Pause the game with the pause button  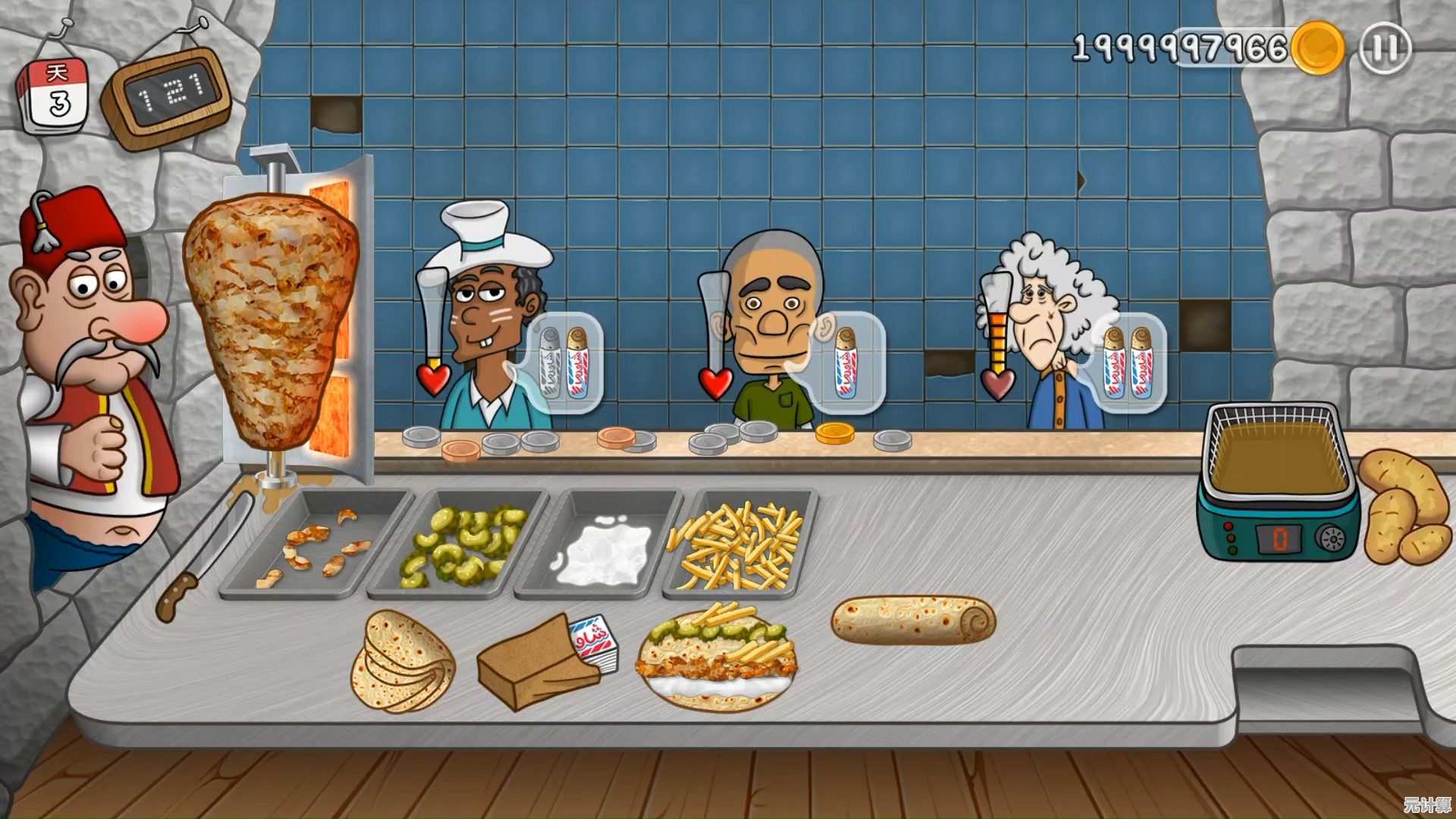tap(1385, 49)
